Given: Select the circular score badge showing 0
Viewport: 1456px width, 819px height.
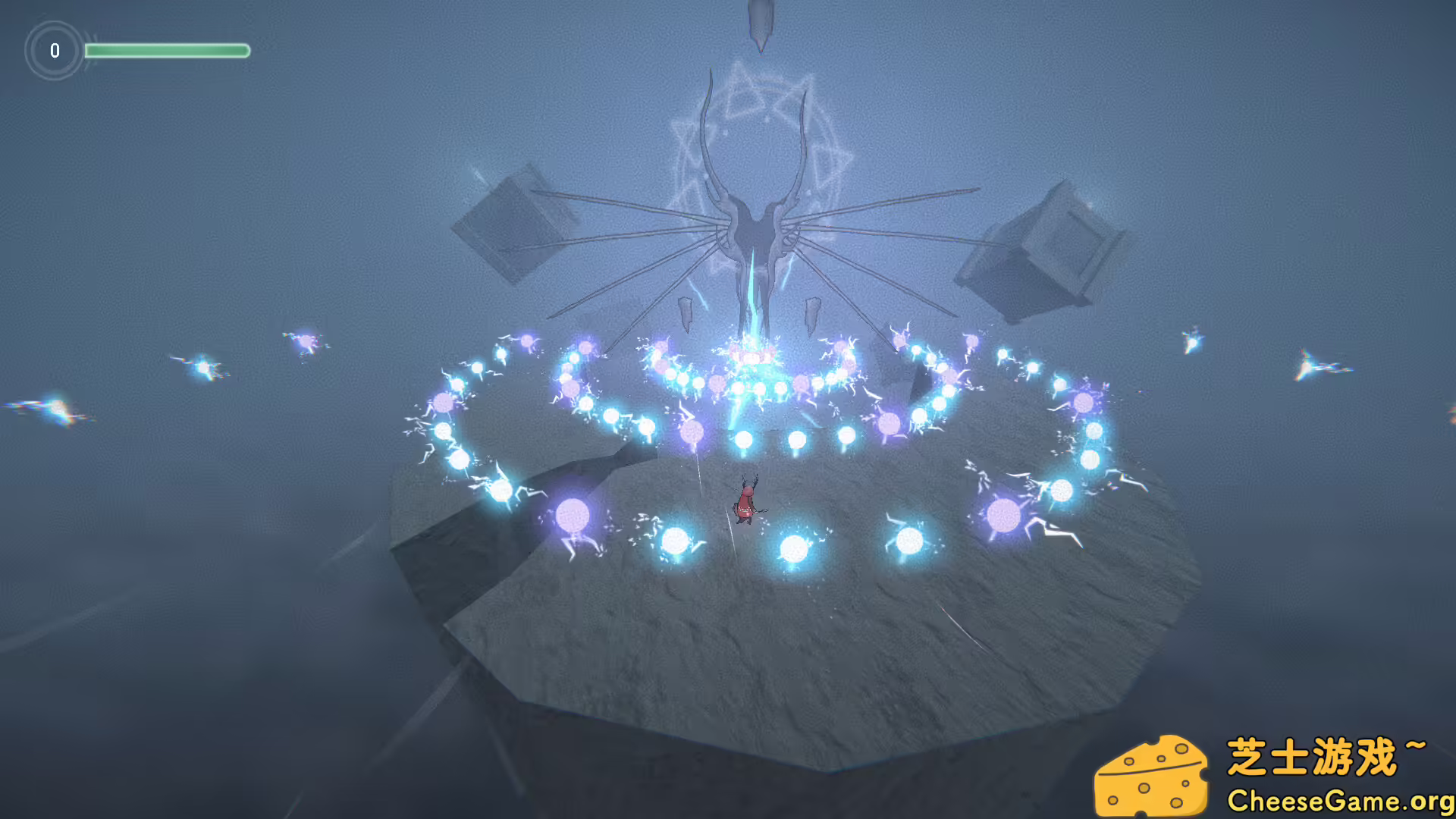Looking at the screenshot, I should [x=54, y=52].
